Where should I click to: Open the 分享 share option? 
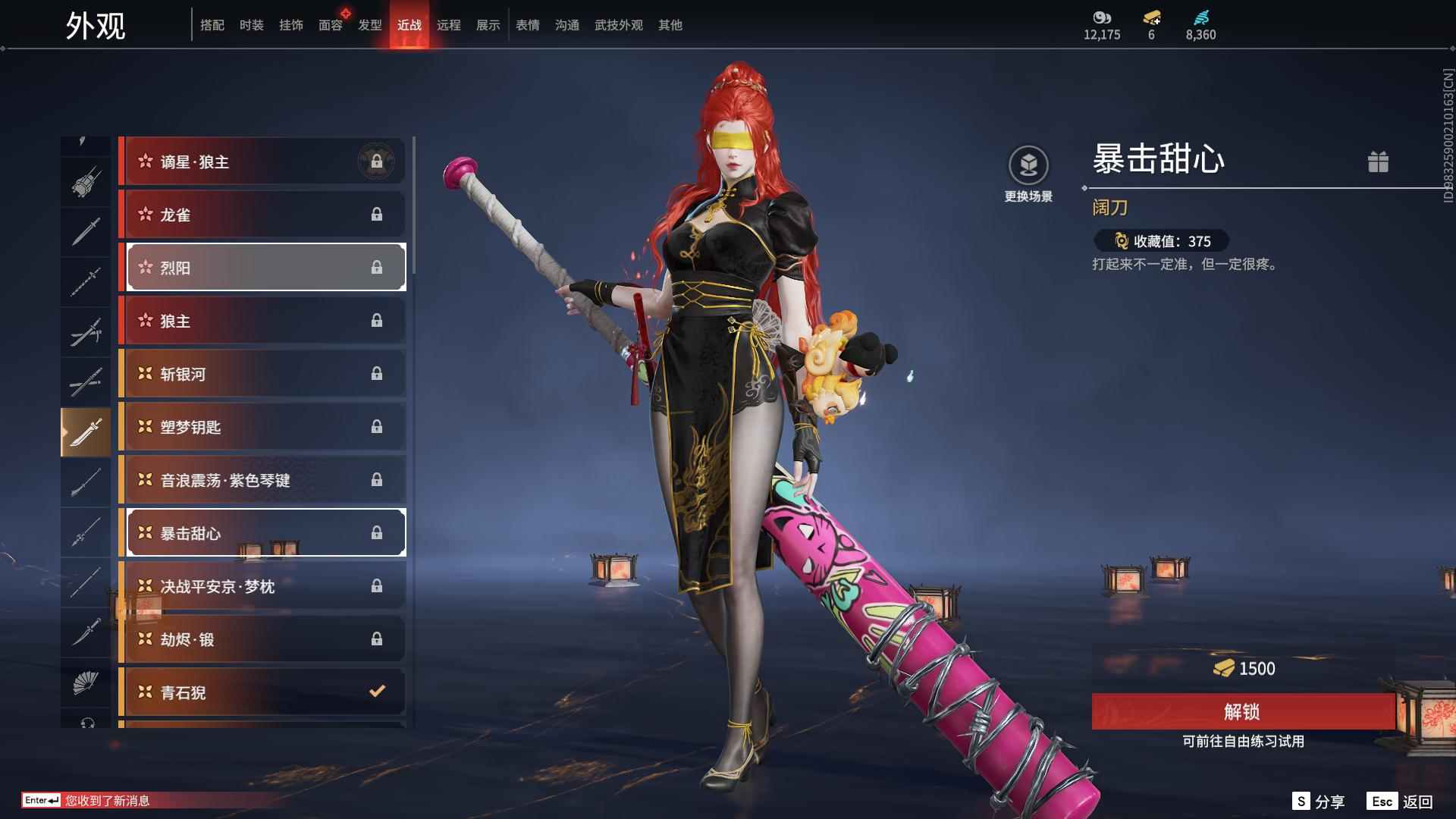1319,802
